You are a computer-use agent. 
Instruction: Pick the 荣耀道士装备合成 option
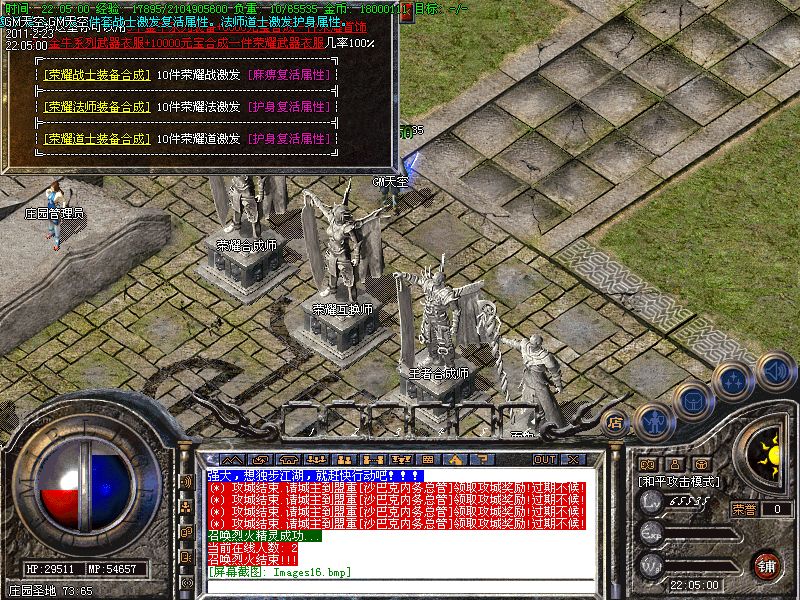tap(94, 139)
